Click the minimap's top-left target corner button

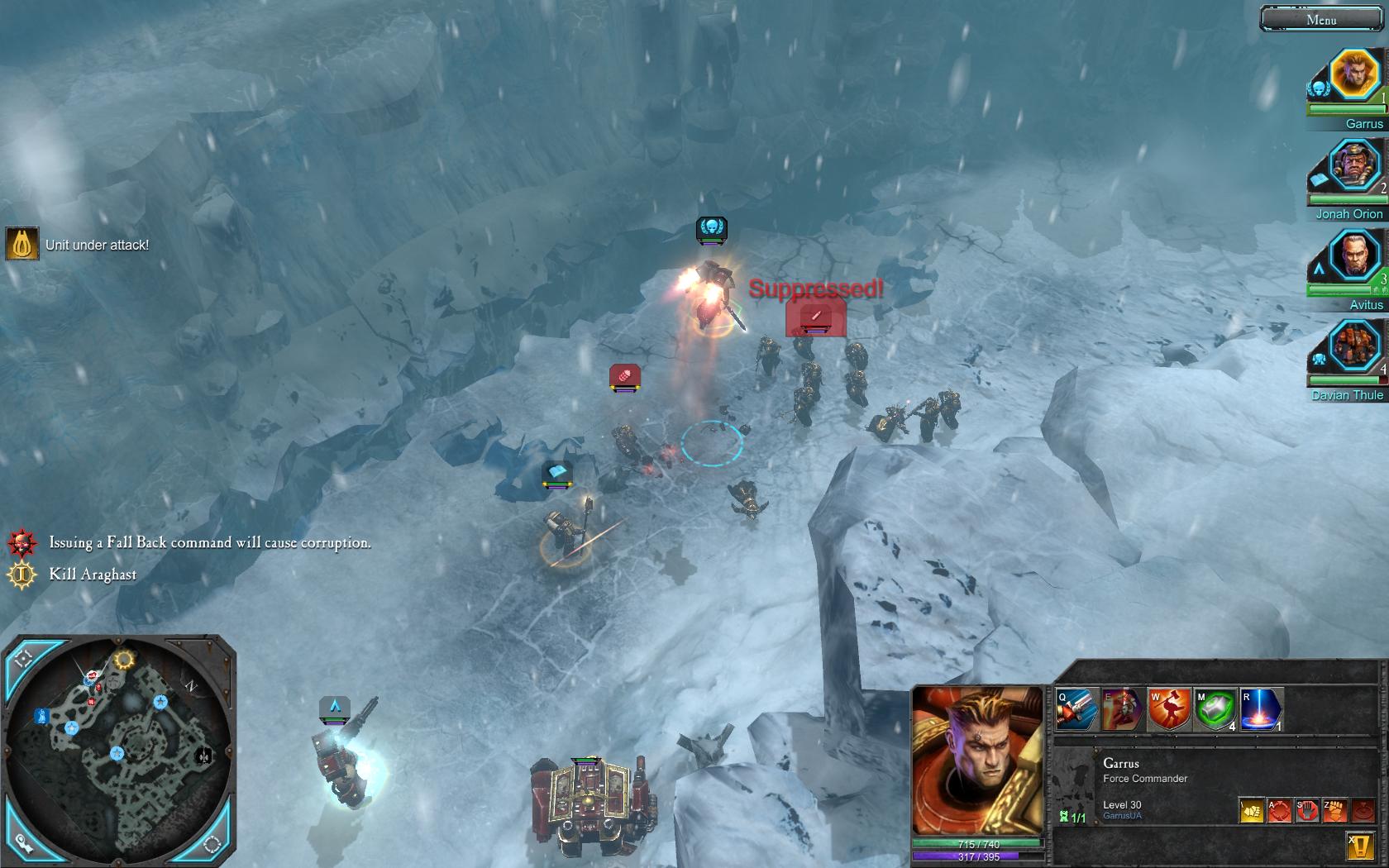tap(22, 659)
